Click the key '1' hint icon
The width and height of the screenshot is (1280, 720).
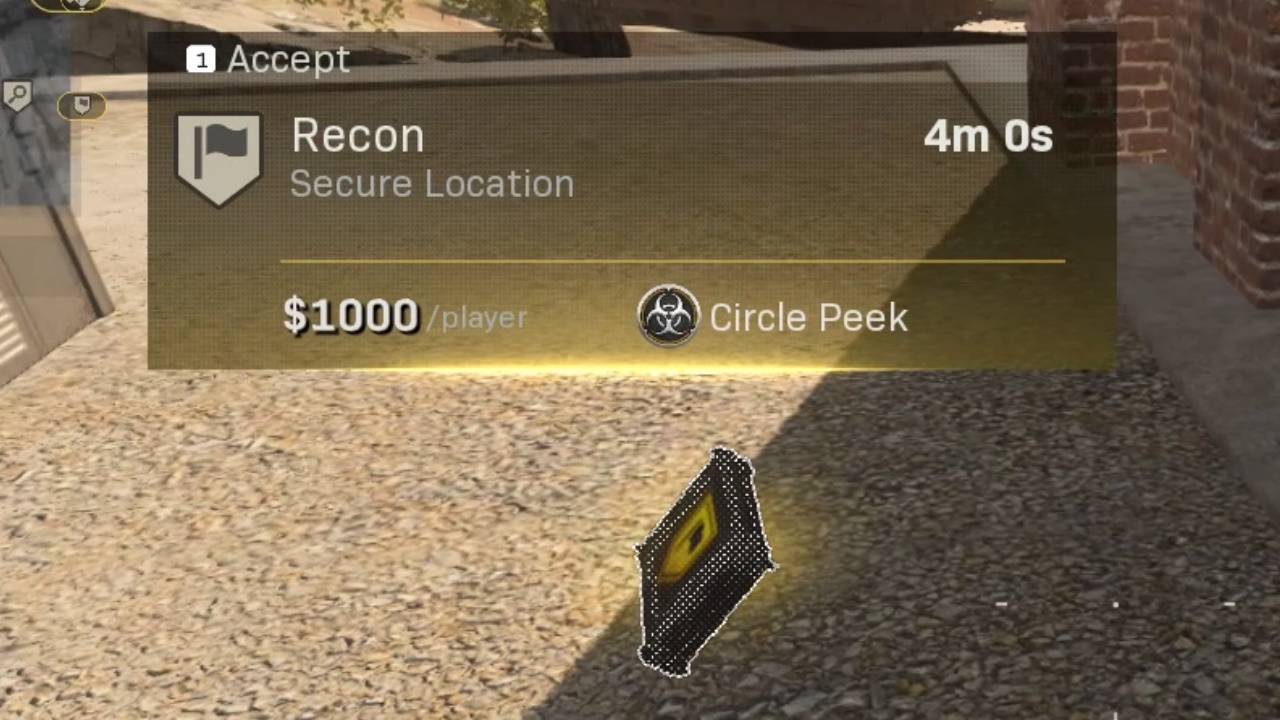coord(201,60)
